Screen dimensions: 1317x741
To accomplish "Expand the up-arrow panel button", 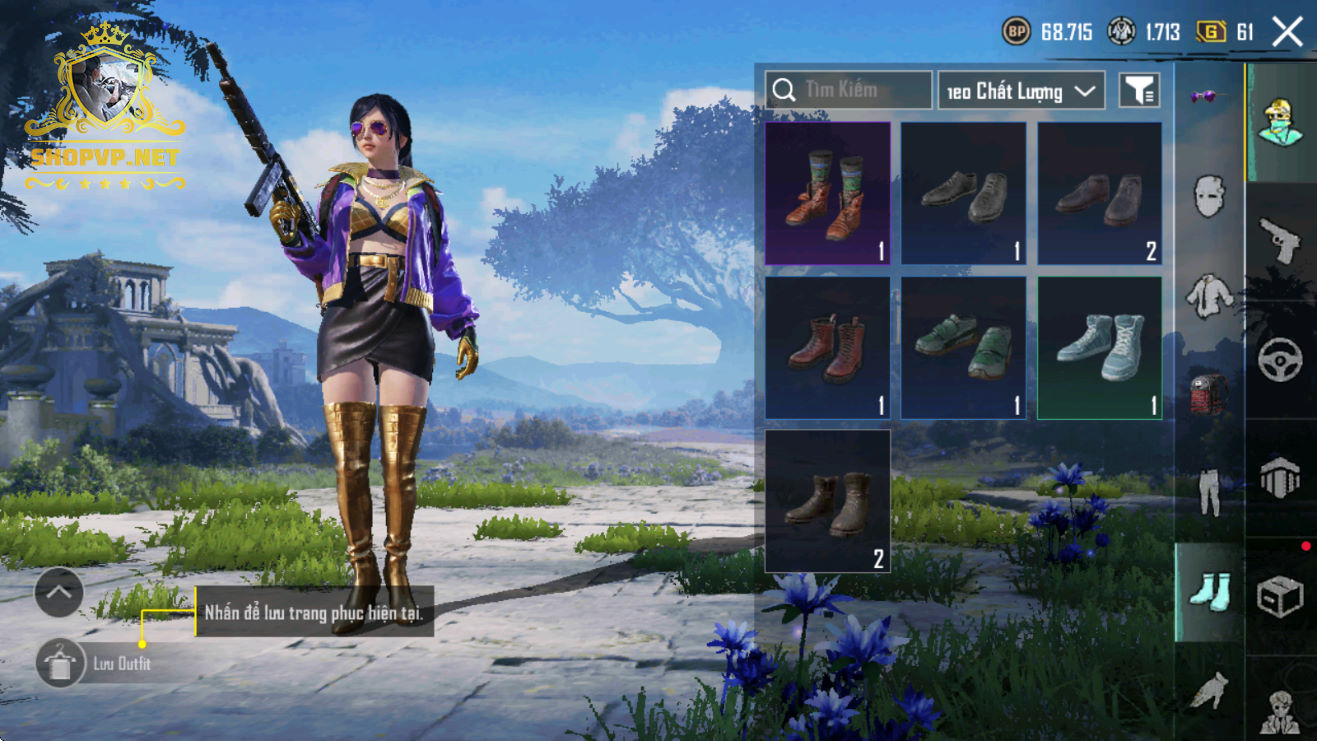I will pos(58,593).
